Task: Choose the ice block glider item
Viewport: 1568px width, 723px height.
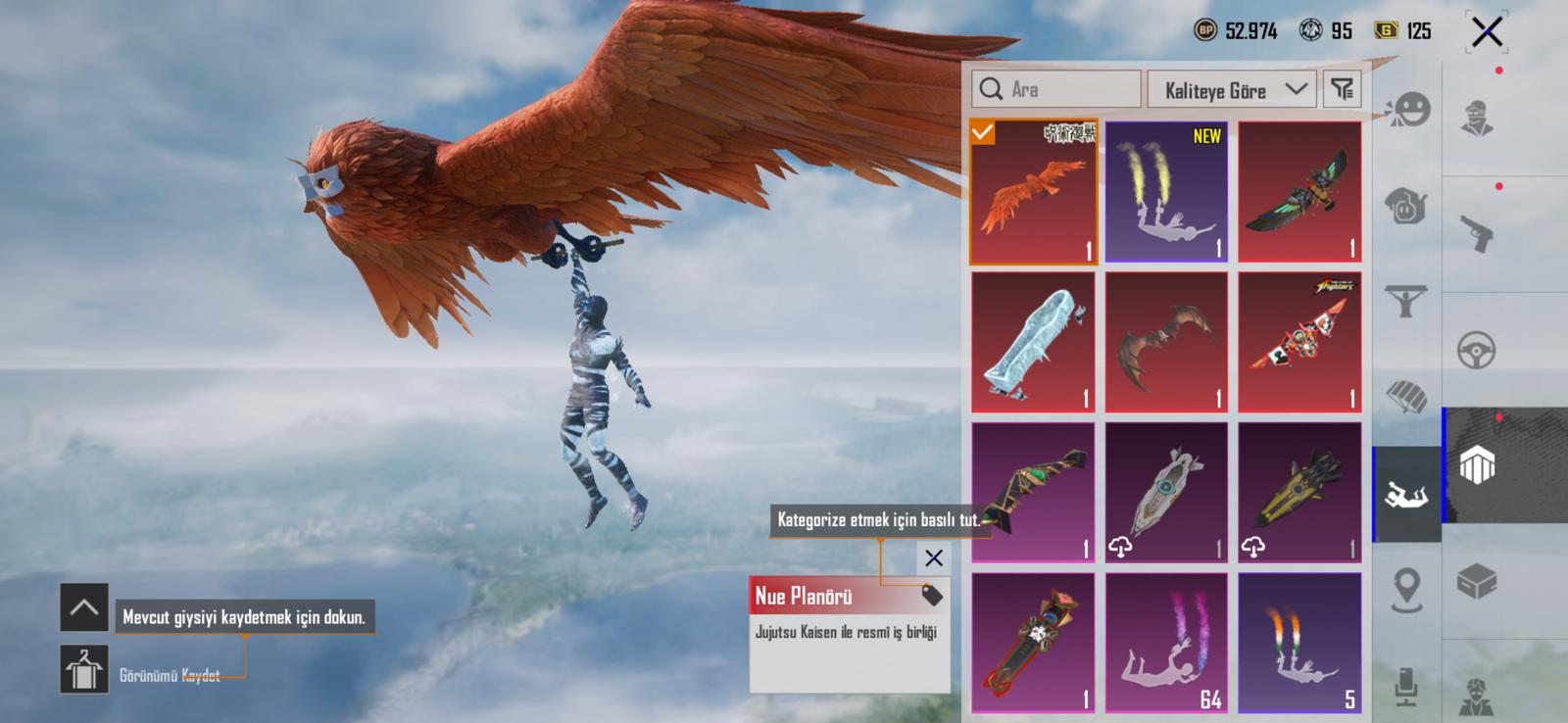Action: point(1034,343)
